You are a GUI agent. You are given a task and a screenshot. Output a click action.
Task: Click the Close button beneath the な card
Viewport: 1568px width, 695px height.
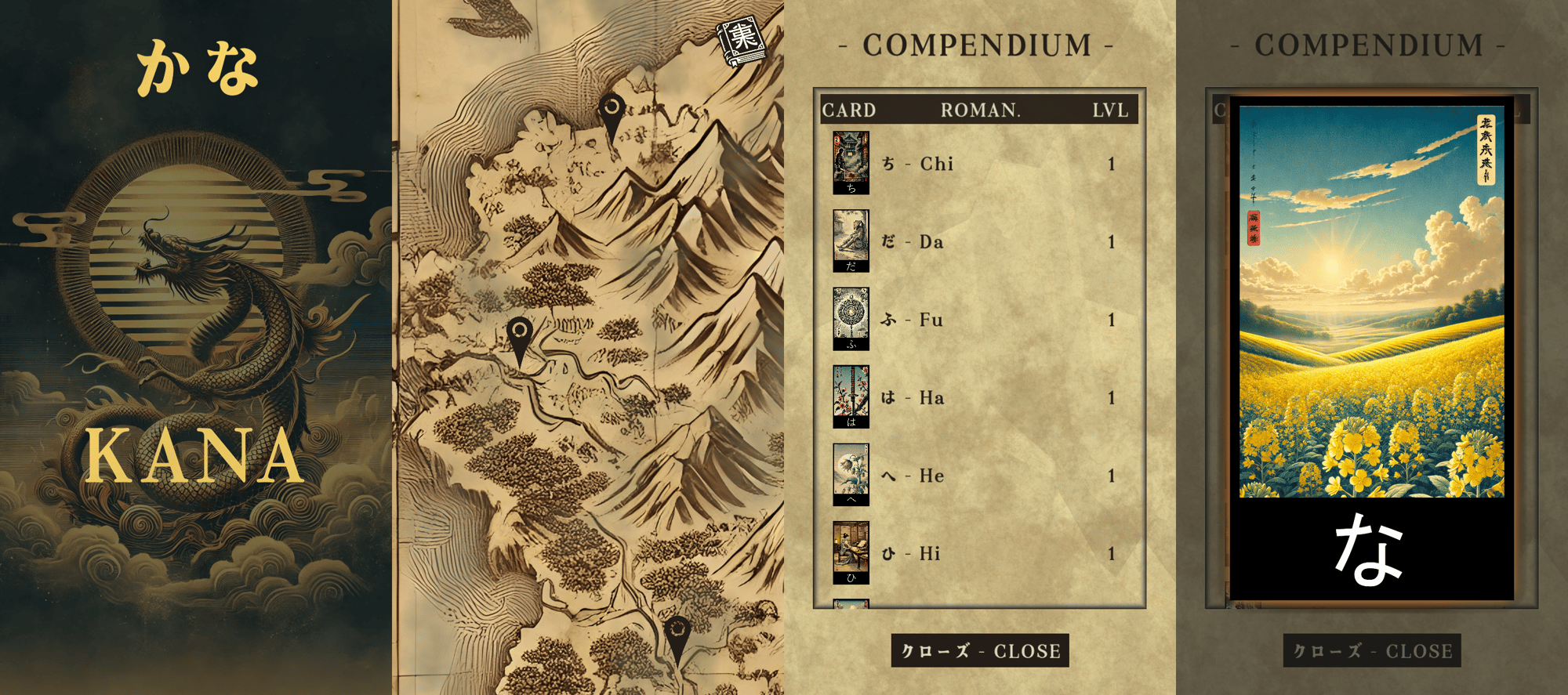point(1372,651)
